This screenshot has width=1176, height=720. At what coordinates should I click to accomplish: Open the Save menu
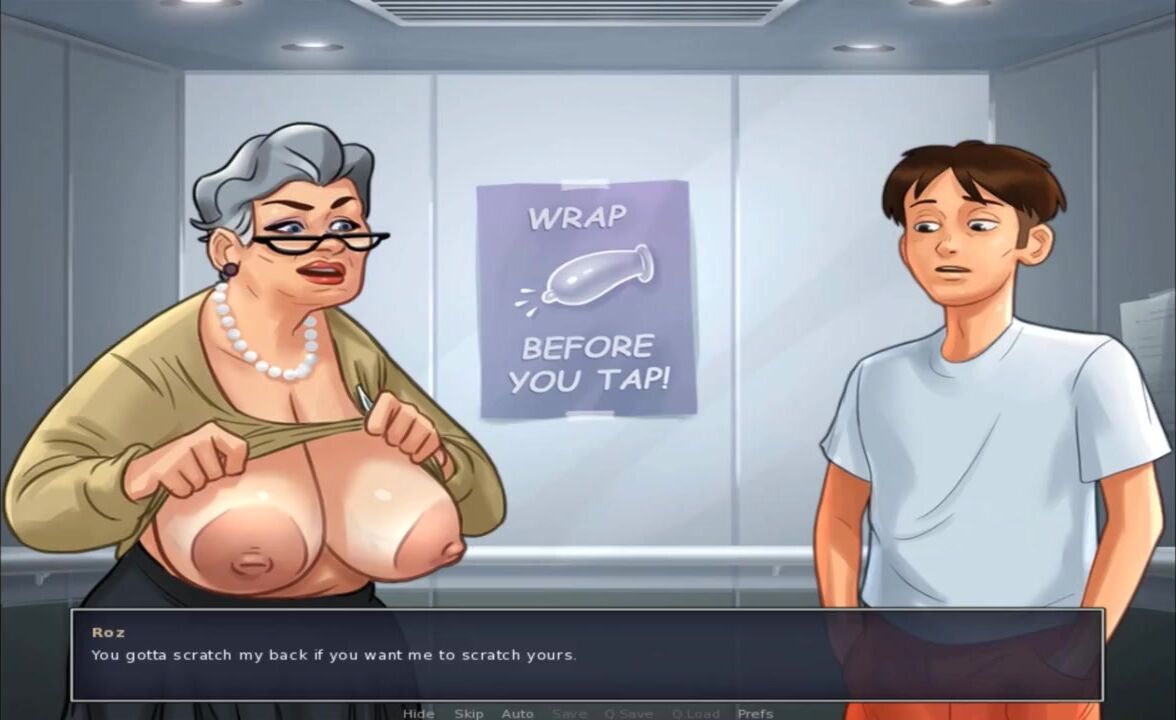(x=569, y=713)
